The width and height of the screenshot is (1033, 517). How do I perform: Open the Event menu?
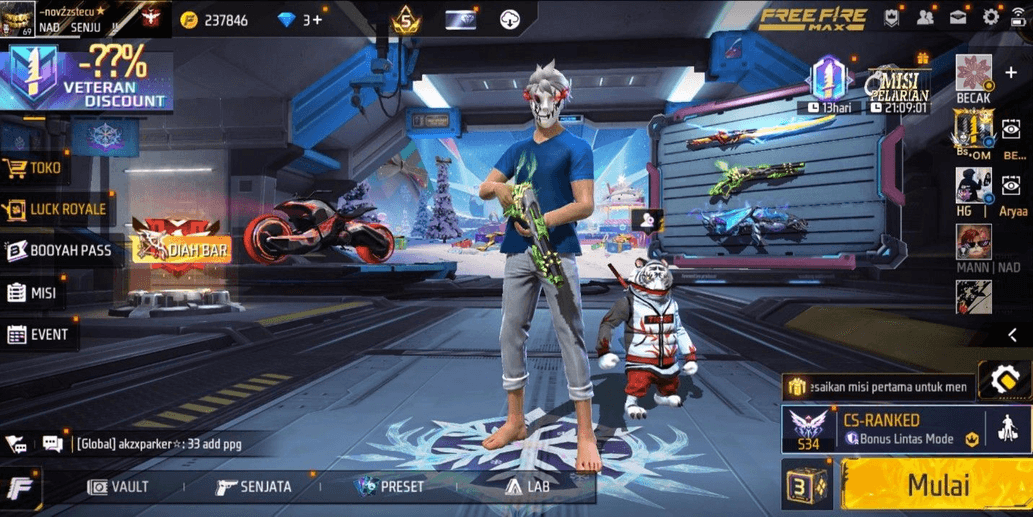tap(38, 335)
